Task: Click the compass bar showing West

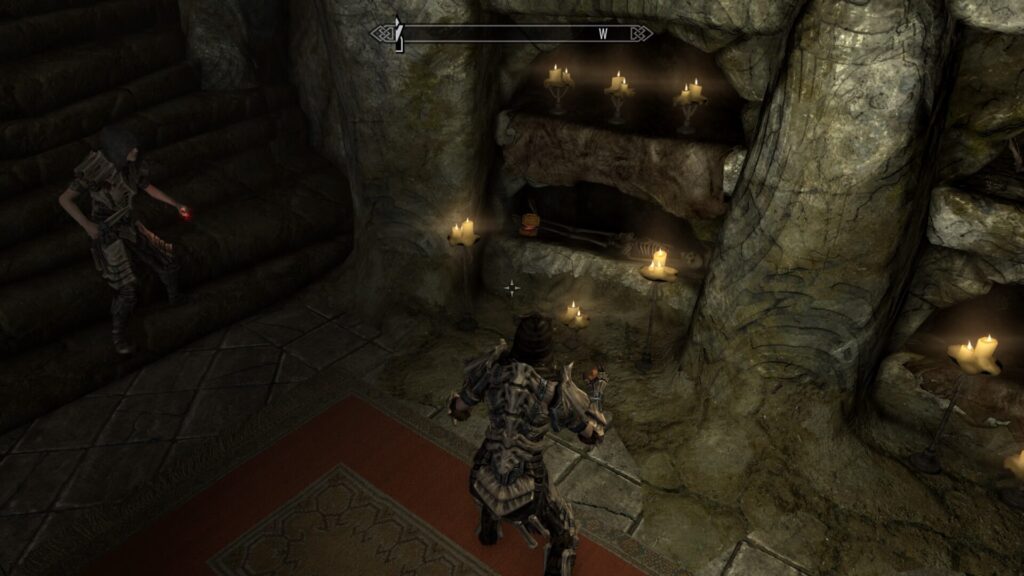Action: click(x=512, y=33)
